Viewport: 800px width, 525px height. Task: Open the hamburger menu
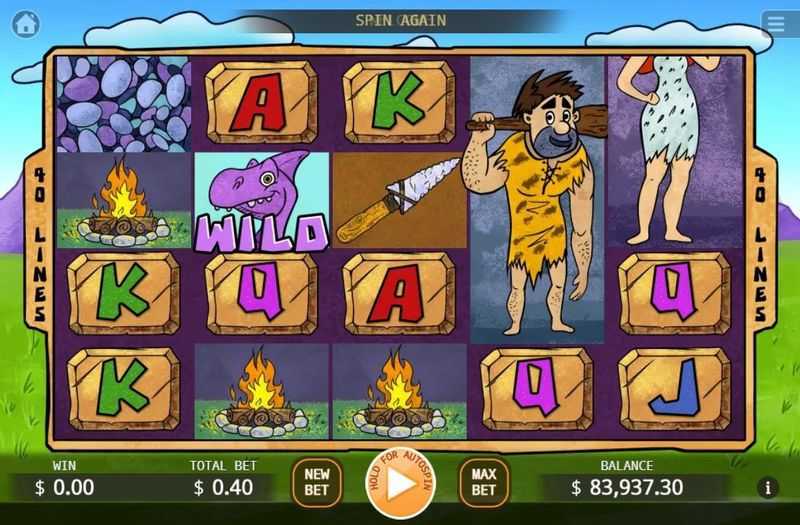coord(774,24)
